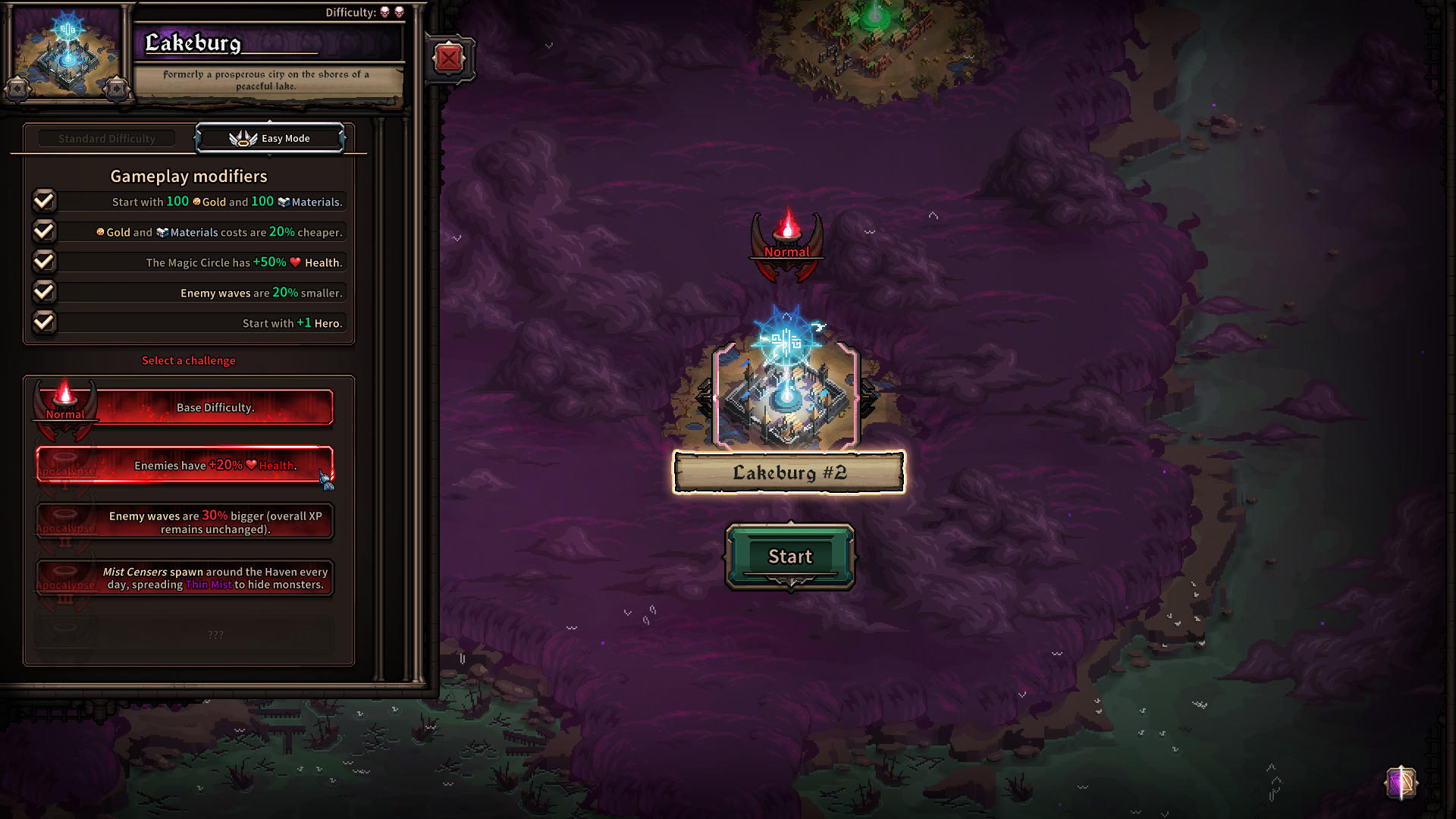Uncheck the Magic Circle +50% Health modifier
Viewport: 1456px width, 819px height.
(43, 261)
